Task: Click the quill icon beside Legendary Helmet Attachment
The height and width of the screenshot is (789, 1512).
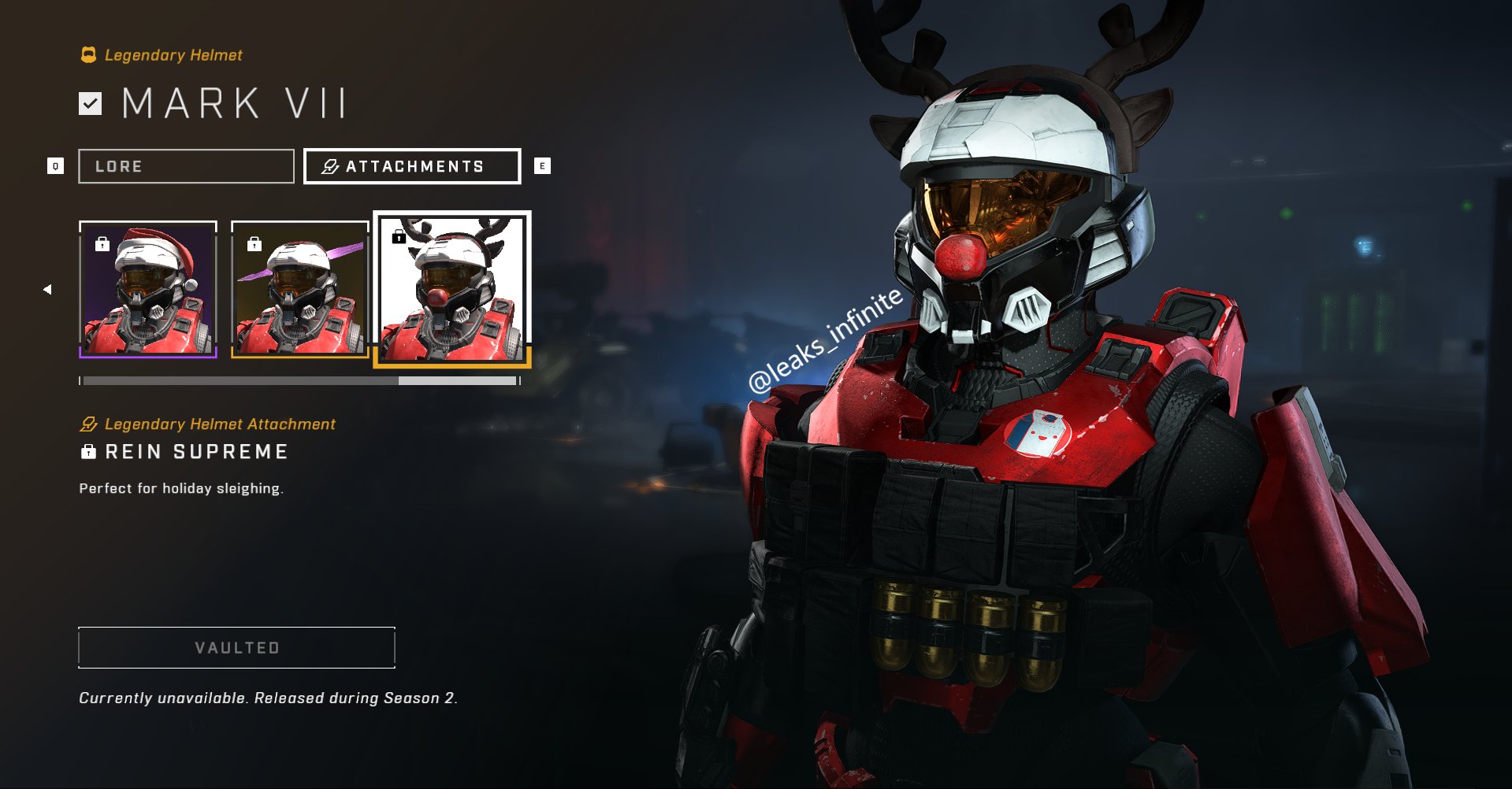Action: coord(88,424)
